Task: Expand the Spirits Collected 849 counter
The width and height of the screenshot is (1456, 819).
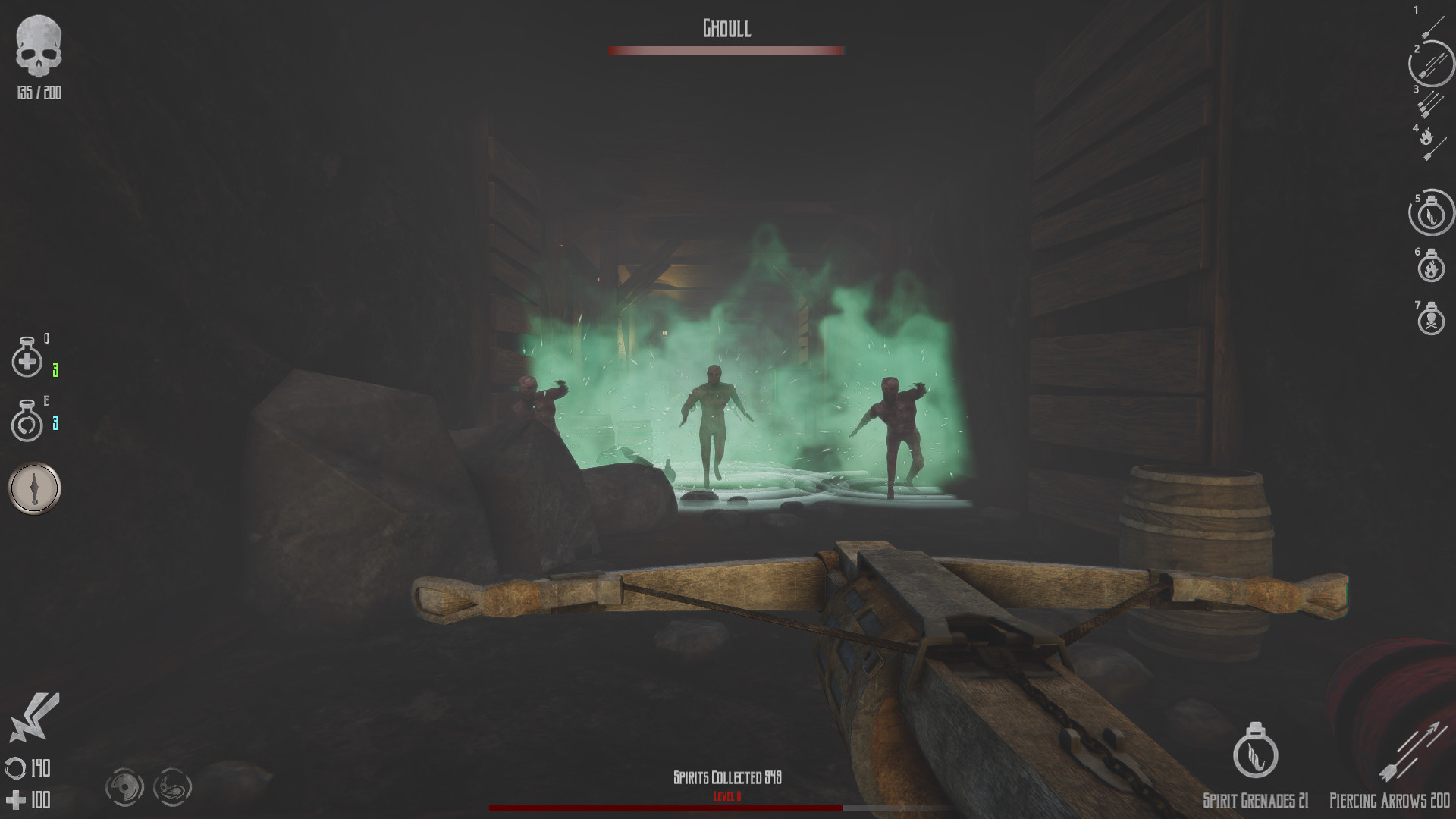Action: click(x=728, y=776)
